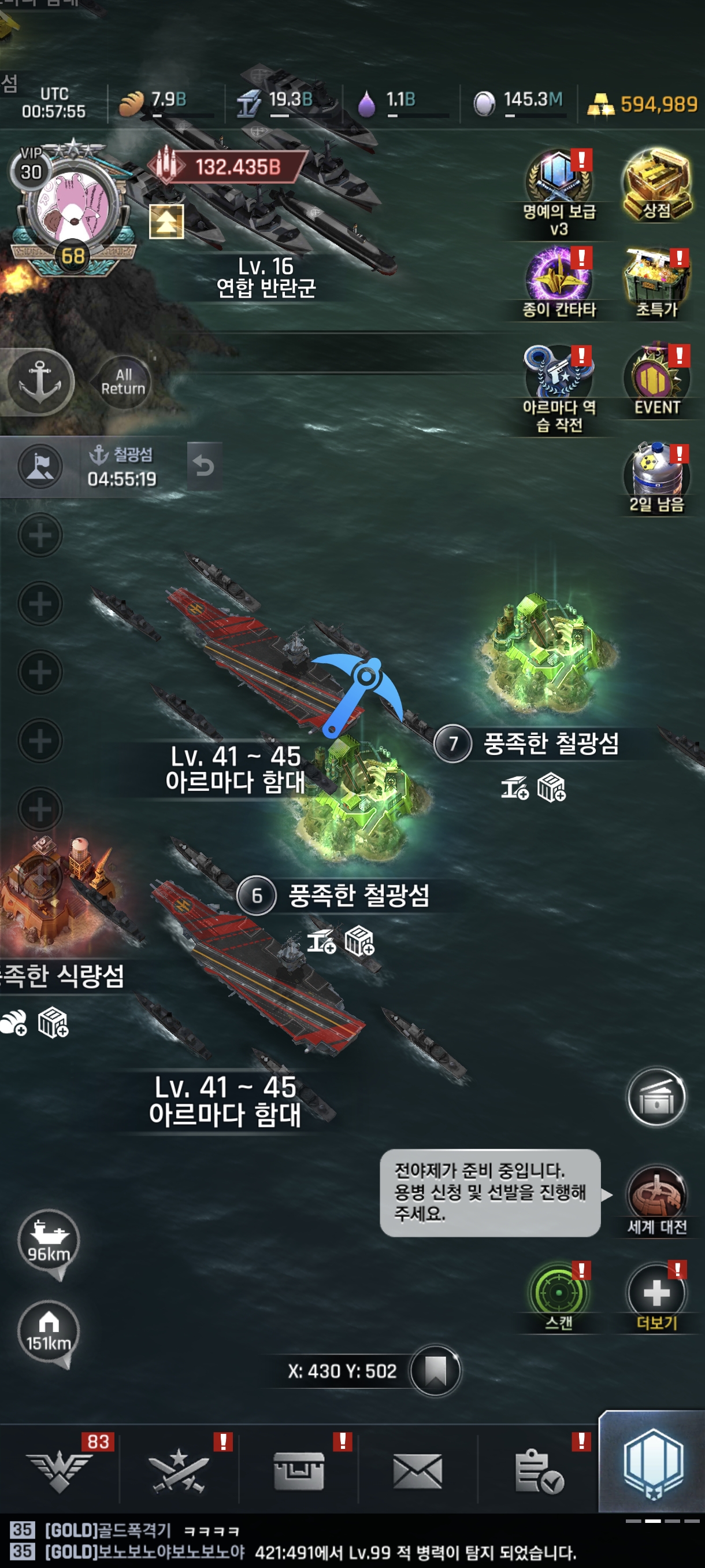The image size is (705, 1568).
Task: Open the mail envelope in bottom bar
Action: pyautogui.click(x=417, y=1471)
